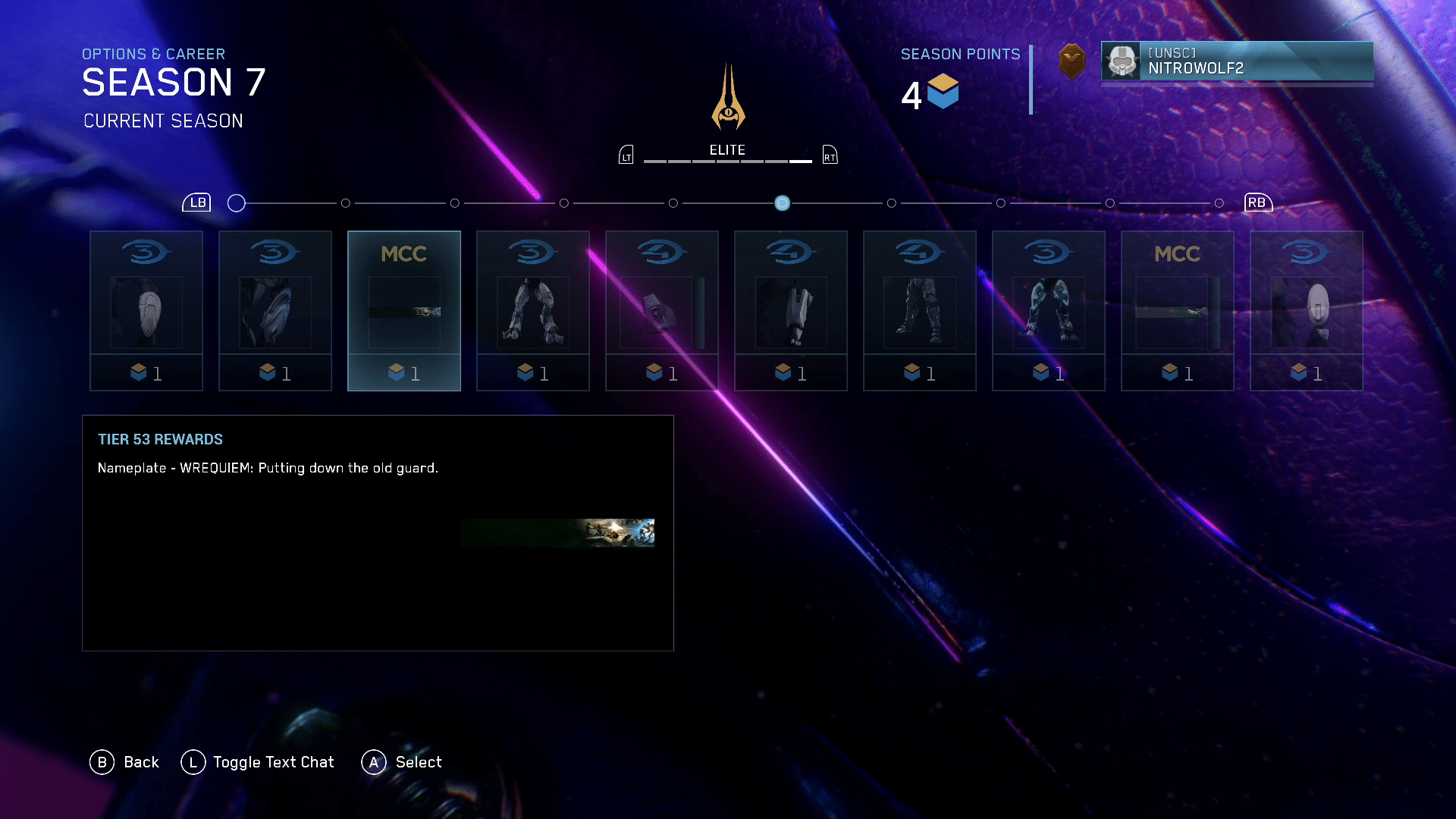
Task: Click the gold Elite emblem above the tier track
Action: (x=728, y=99)
